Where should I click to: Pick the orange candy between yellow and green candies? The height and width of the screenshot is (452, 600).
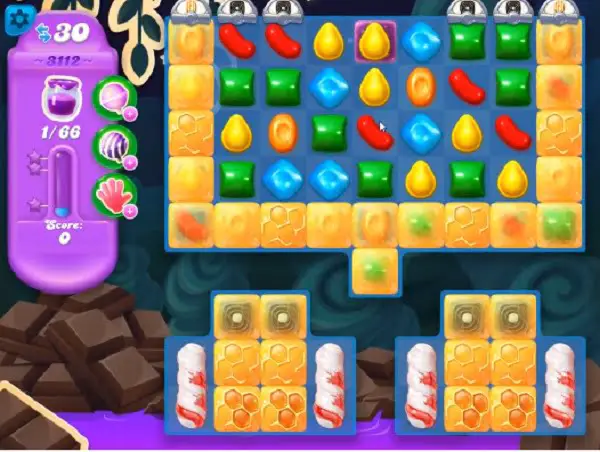(x=282, y=131)
